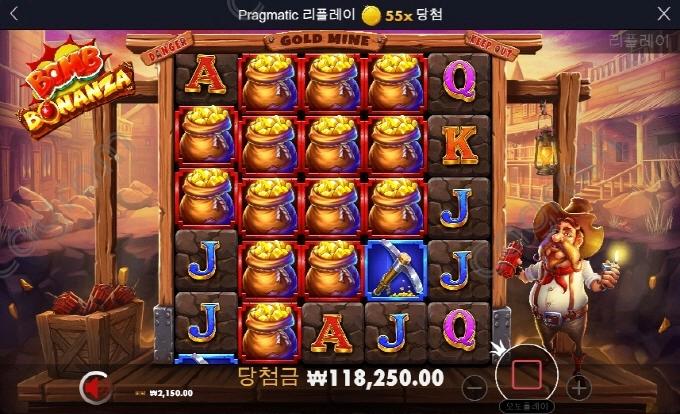The height and width of the screenshot is (414, 680).
Task: Toggle sound with the red speaker icon
Action: pos(94,385)
